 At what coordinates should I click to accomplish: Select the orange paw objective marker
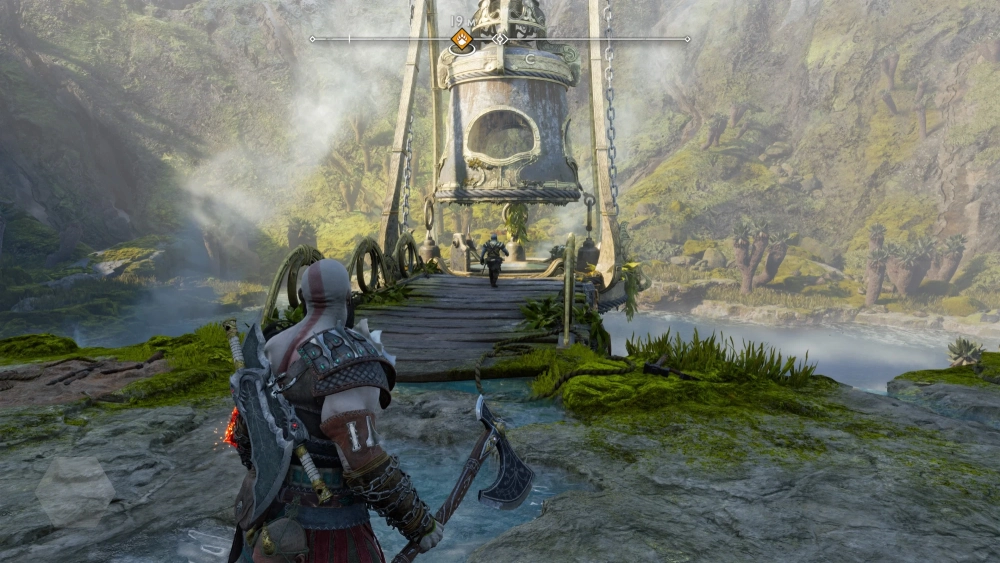click(461, 39)
